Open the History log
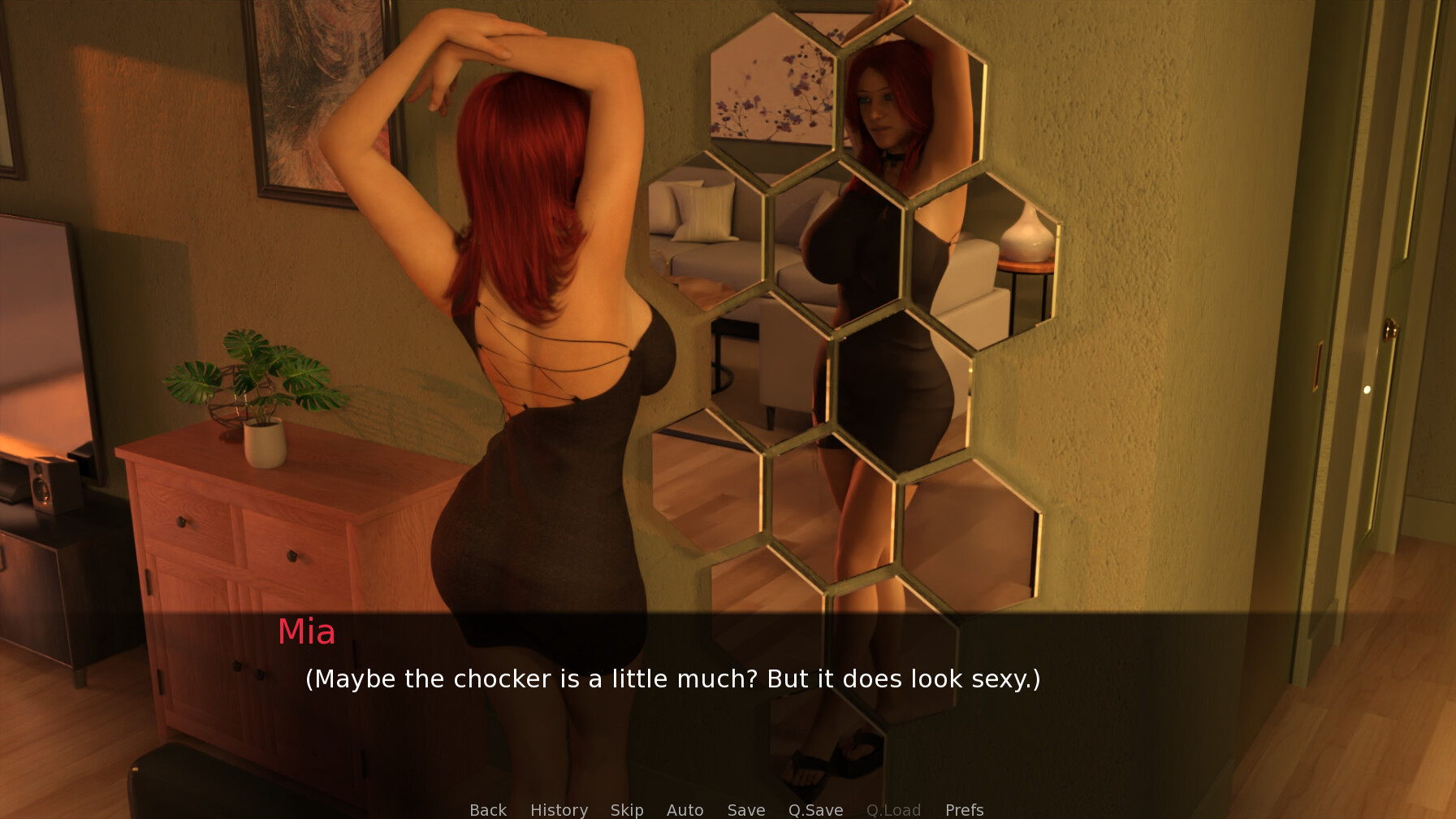The image size is (1456, 819). coord(559,809)
